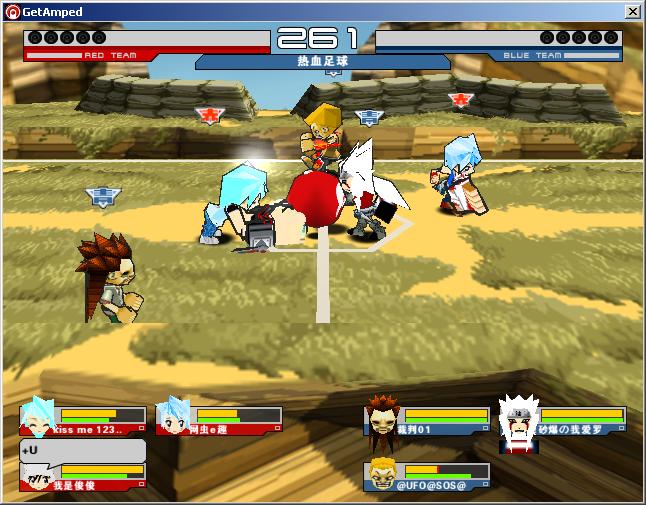Close the GetAmped window
Image resolution: width=646 pixels, height=505 pixels.
point(632,11)
